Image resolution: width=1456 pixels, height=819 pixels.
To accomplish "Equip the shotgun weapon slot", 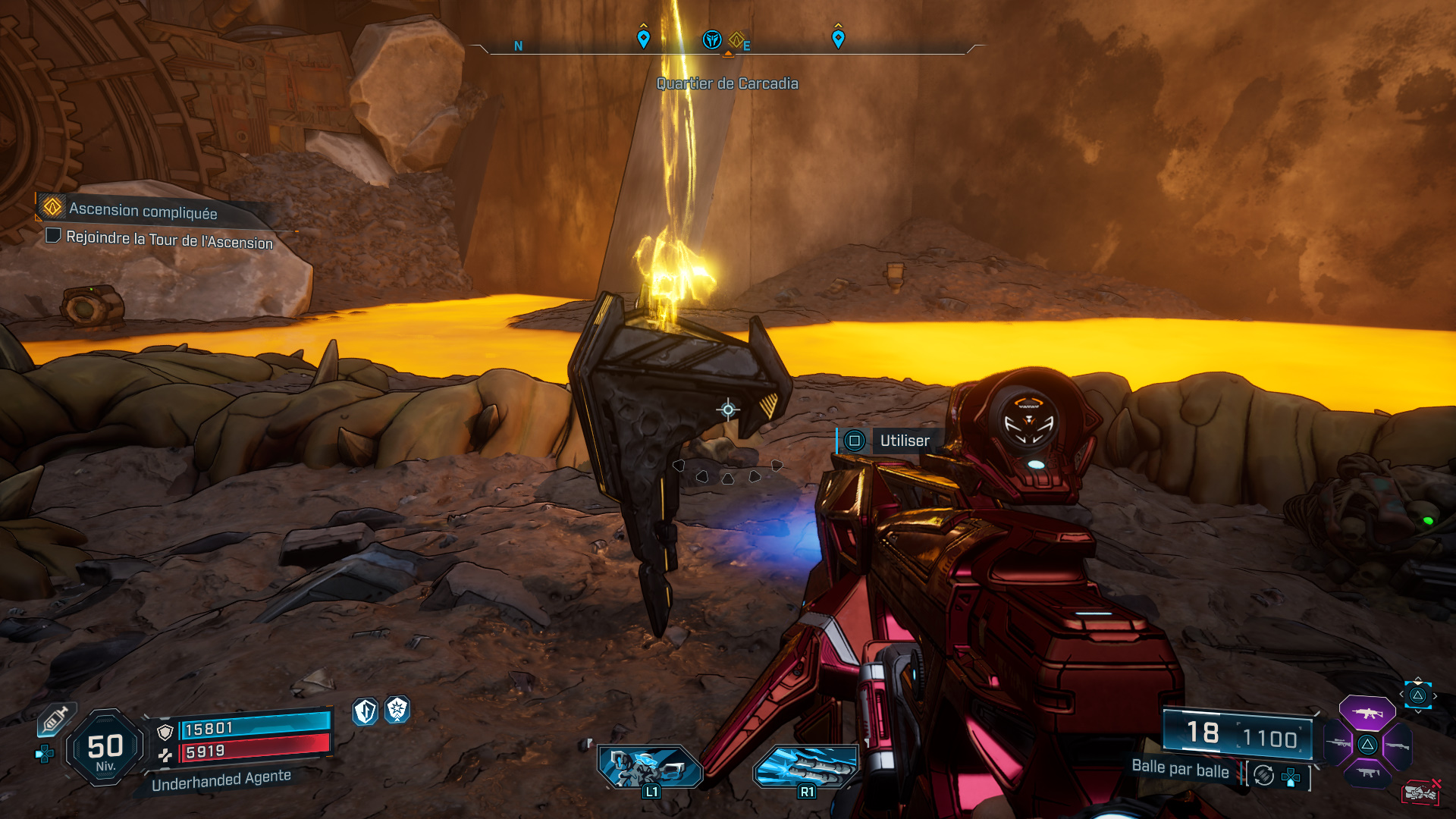I will 1397,745.
